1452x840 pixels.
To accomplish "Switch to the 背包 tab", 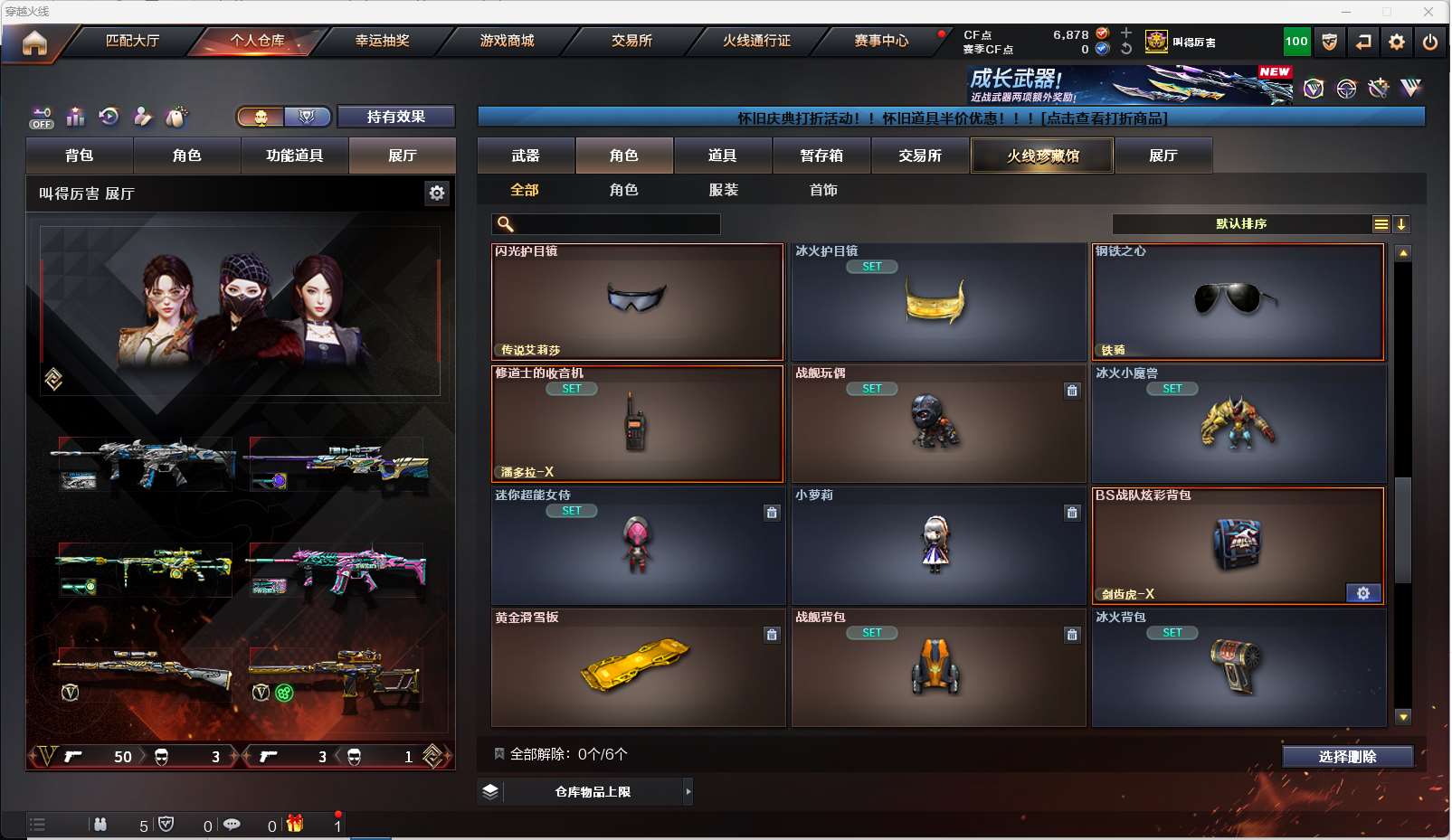I will 80,156.
